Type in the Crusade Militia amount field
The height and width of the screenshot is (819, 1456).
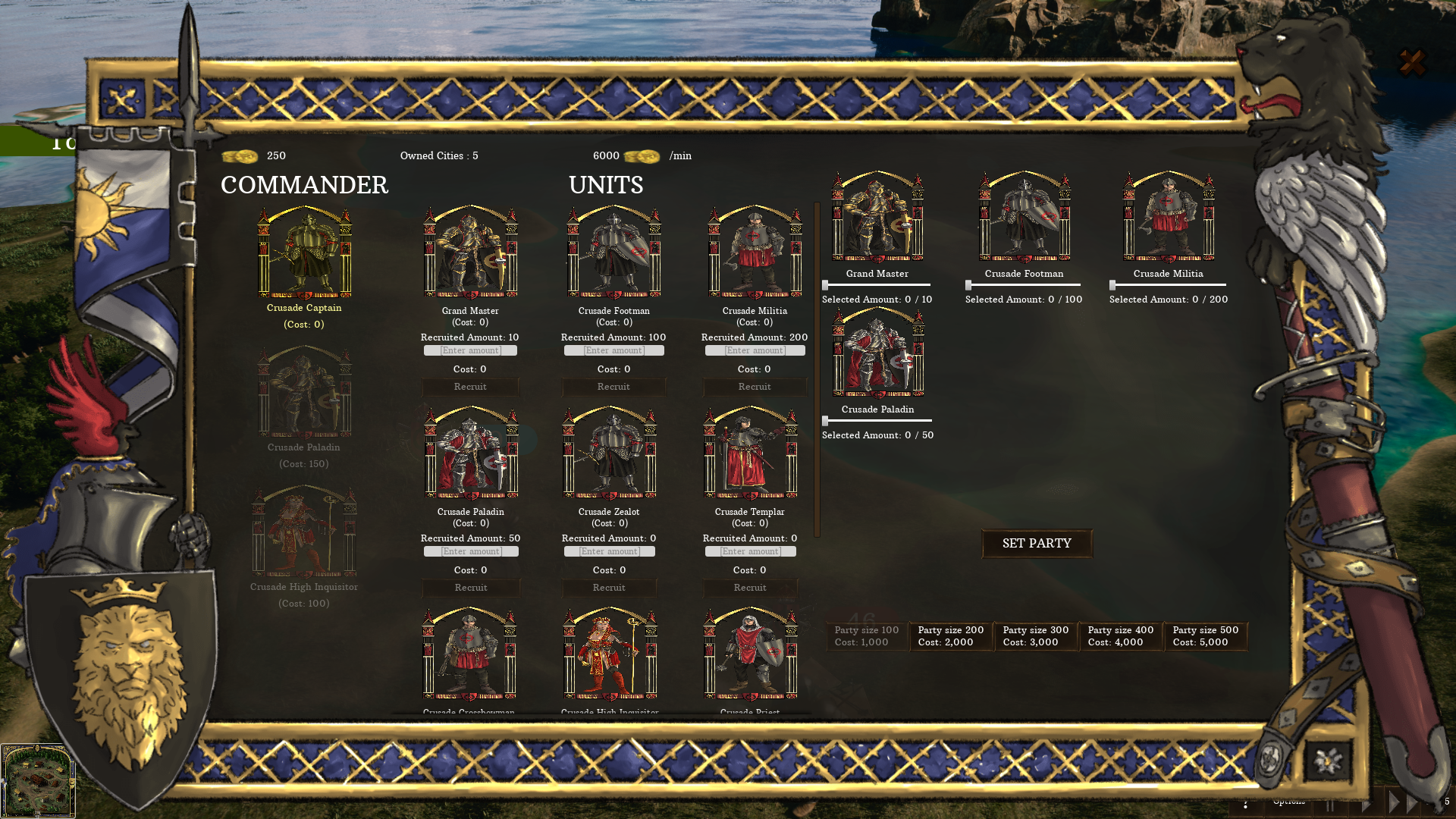point(754,350)
